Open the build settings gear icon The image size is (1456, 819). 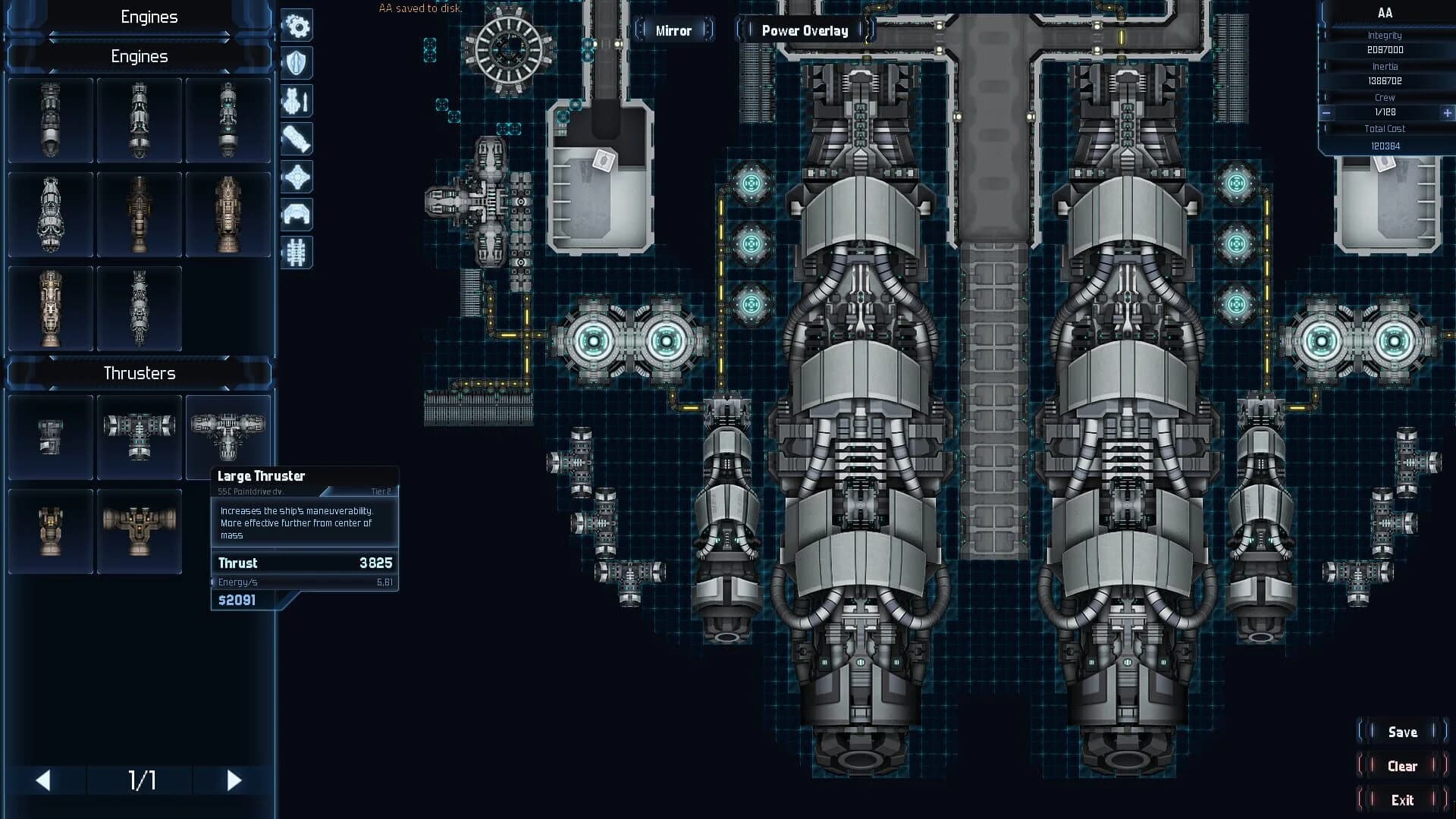tap(296, 26)
